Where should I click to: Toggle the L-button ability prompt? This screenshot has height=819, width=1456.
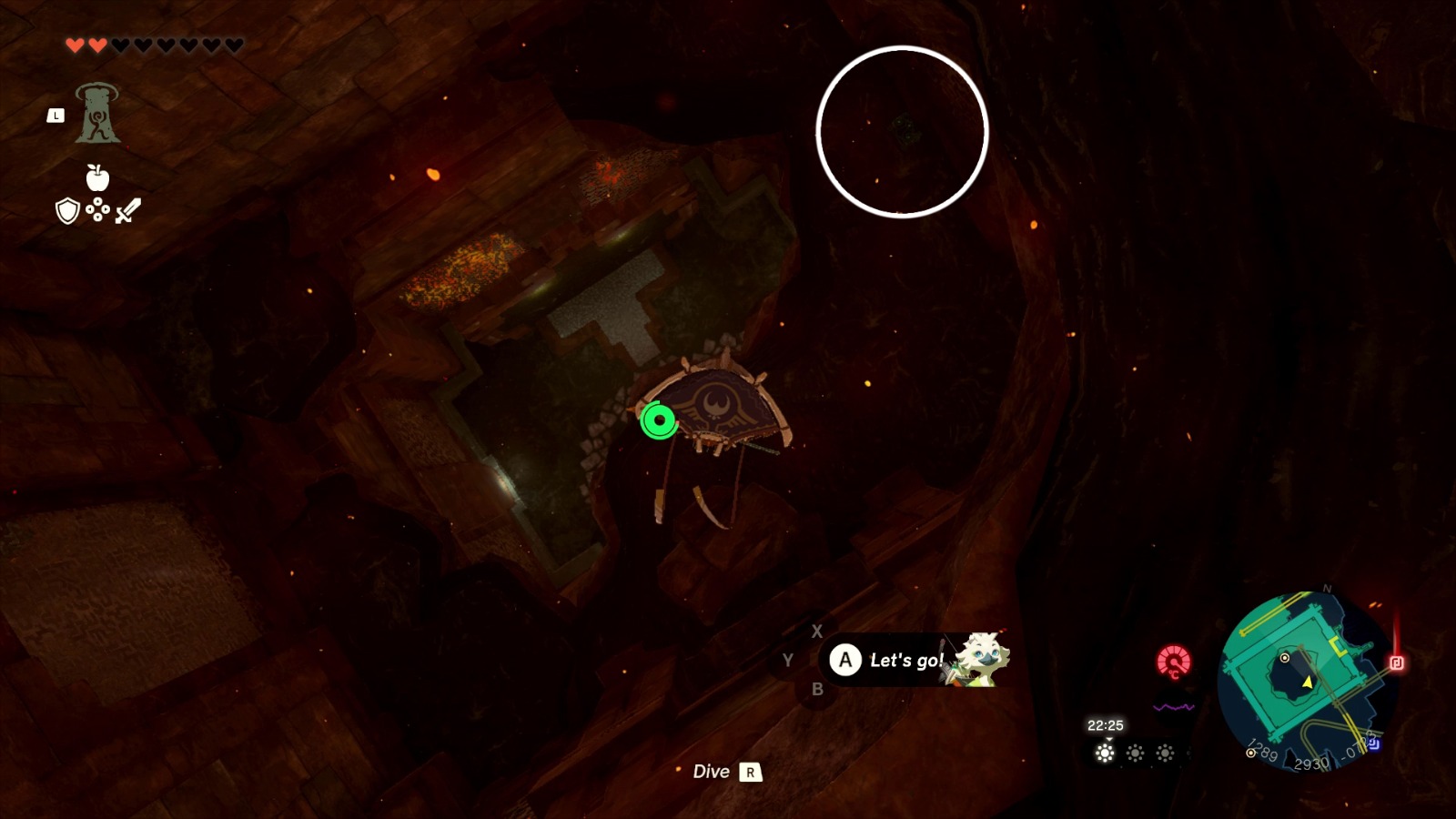pos(56,115)
